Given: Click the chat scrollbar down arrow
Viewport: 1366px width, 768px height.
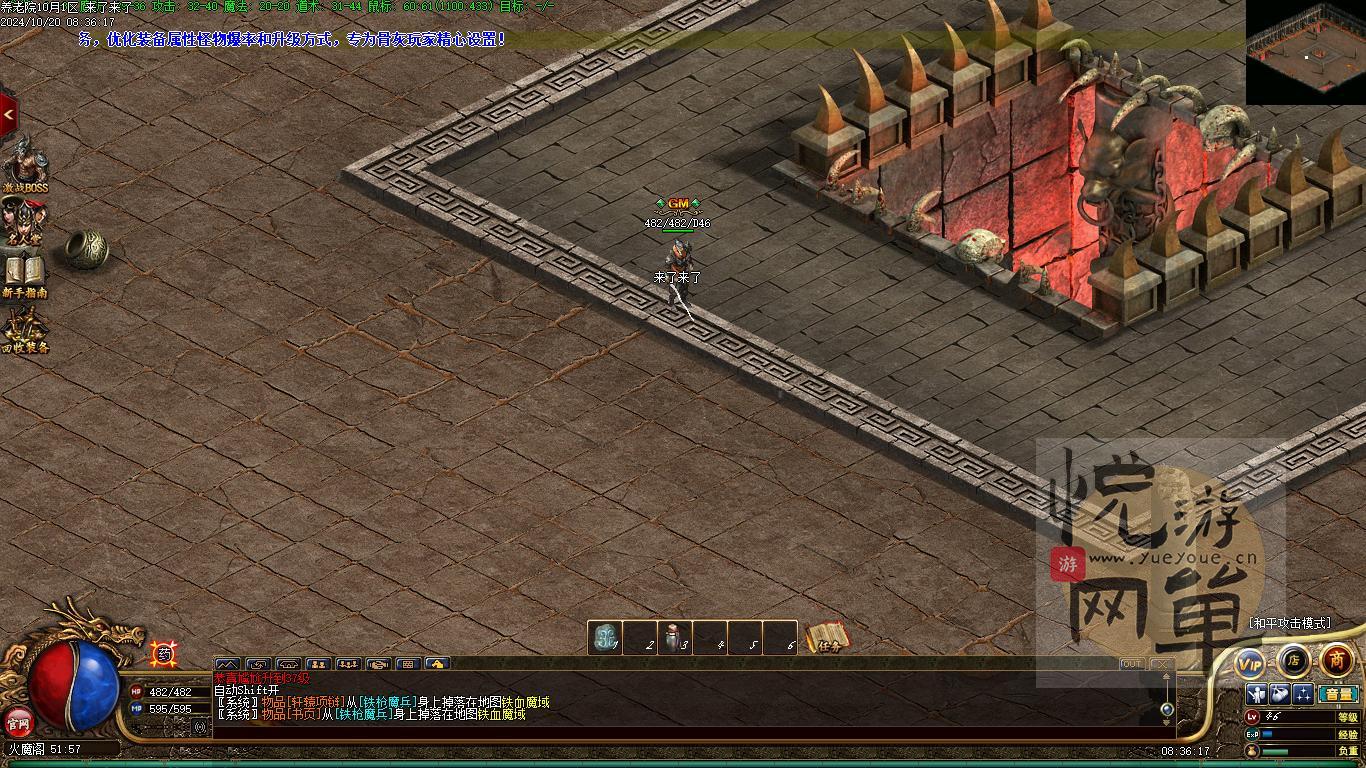Looking at the screenshot, I should tap(1166, 722).
